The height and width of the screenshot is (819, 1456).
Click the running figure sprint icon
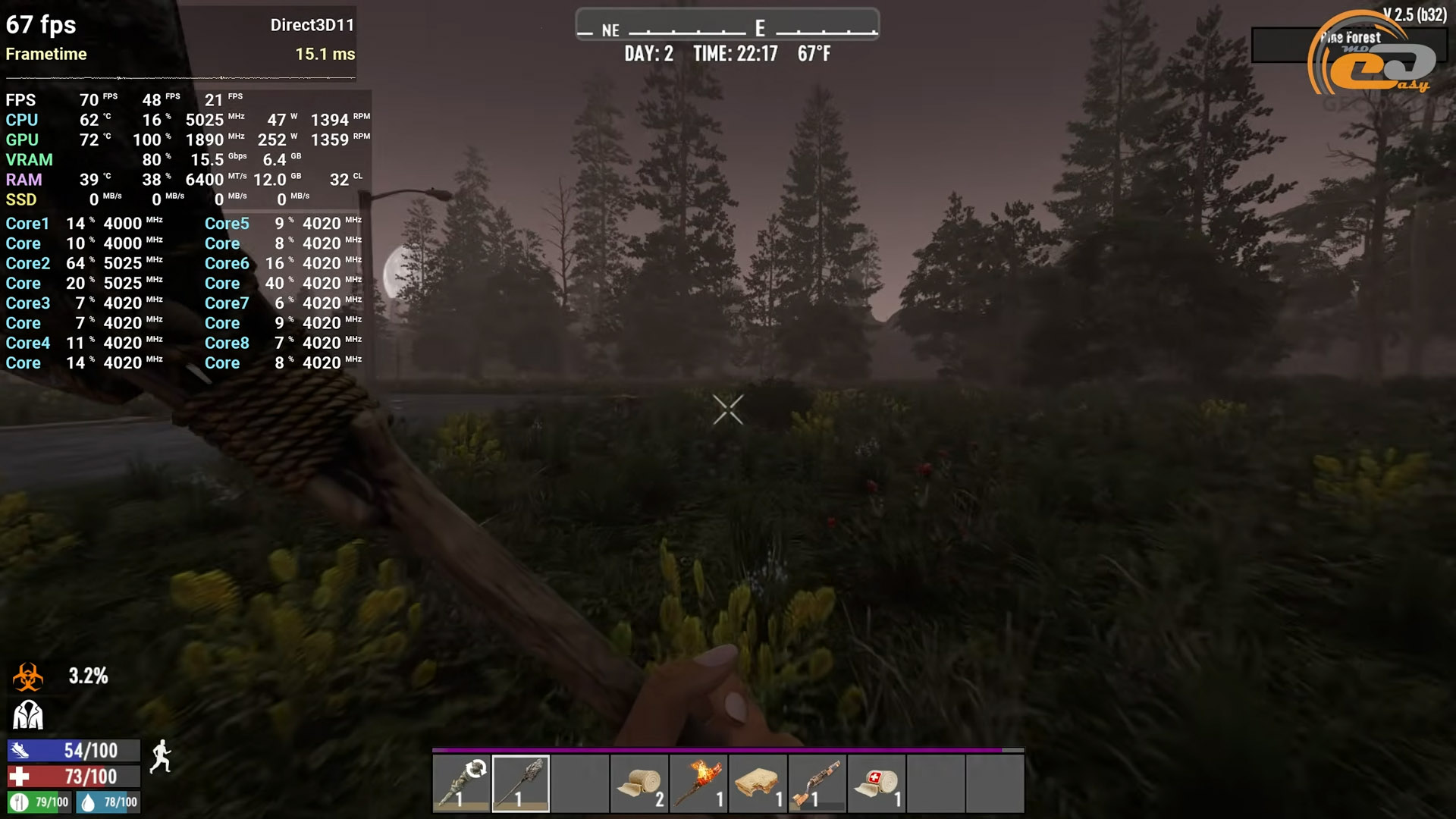[x=161, y=757]
